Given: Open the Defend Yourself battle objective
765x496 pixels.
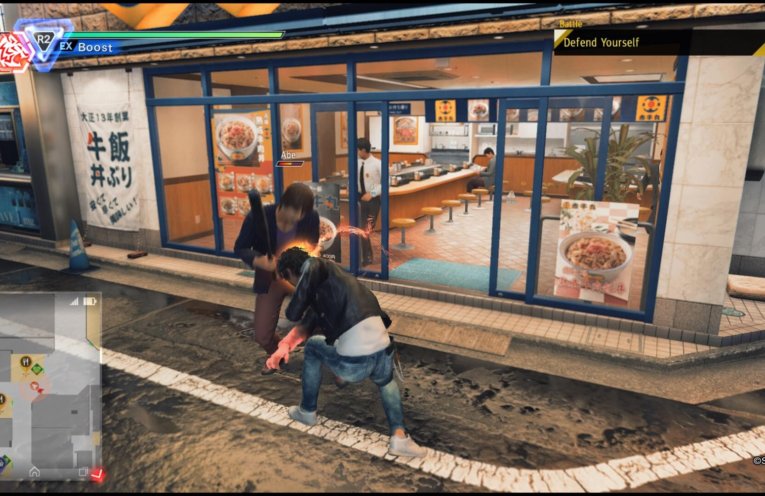Looking at the screenshot, I should coord(620,42).
